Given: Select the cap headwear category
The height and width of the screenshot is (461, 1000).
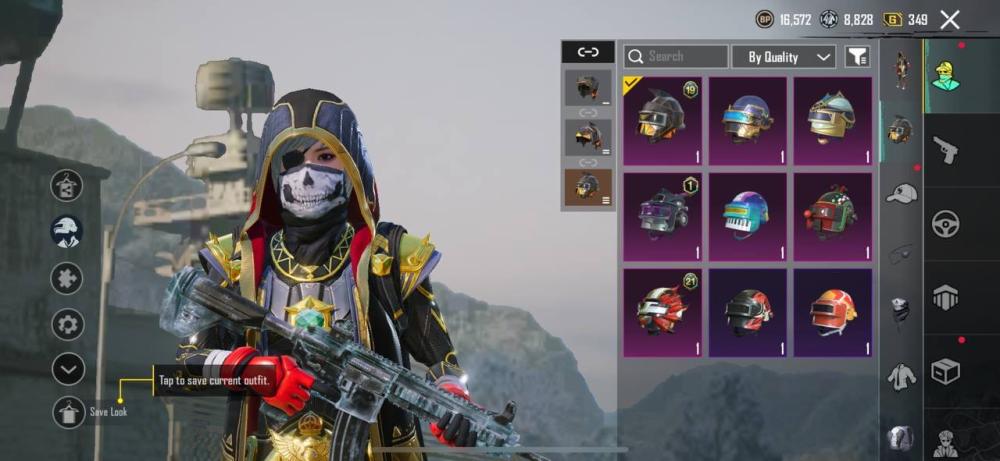Looking at the screenshot, I should pos(901,193).
